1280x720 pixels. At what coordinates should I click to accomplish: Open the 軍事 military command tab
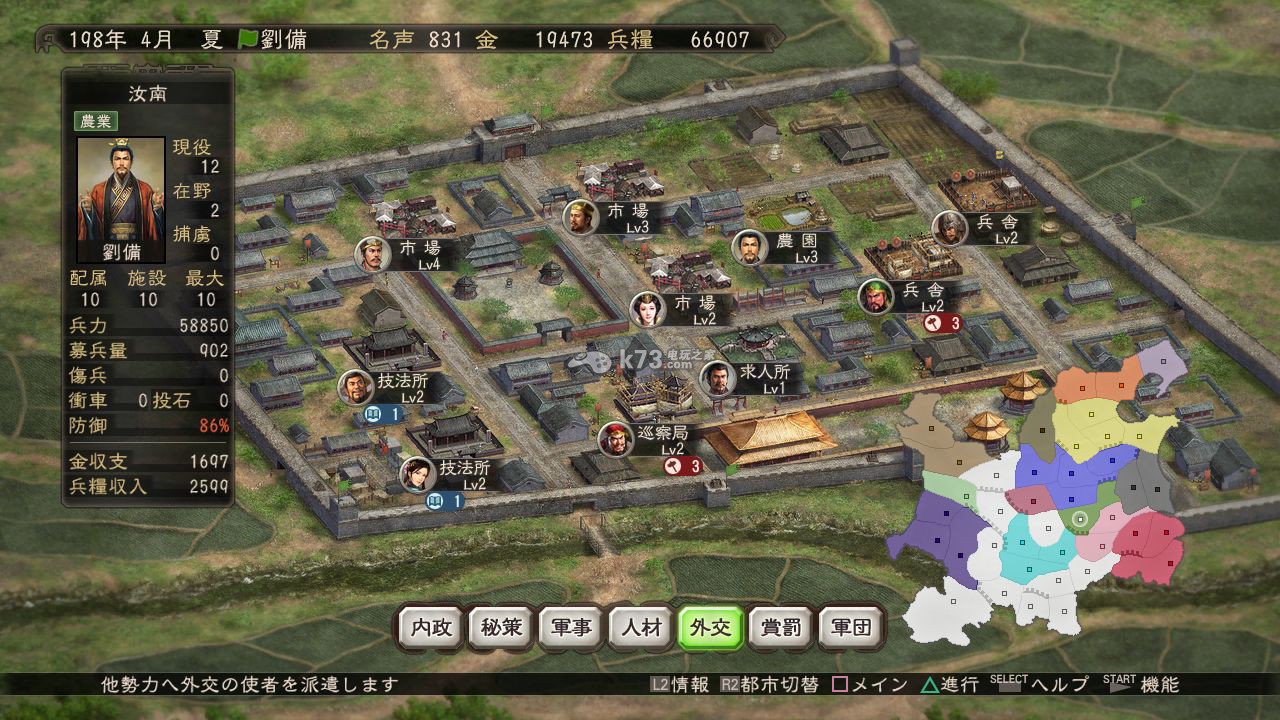pyautogui.click(x=571, y=629)
